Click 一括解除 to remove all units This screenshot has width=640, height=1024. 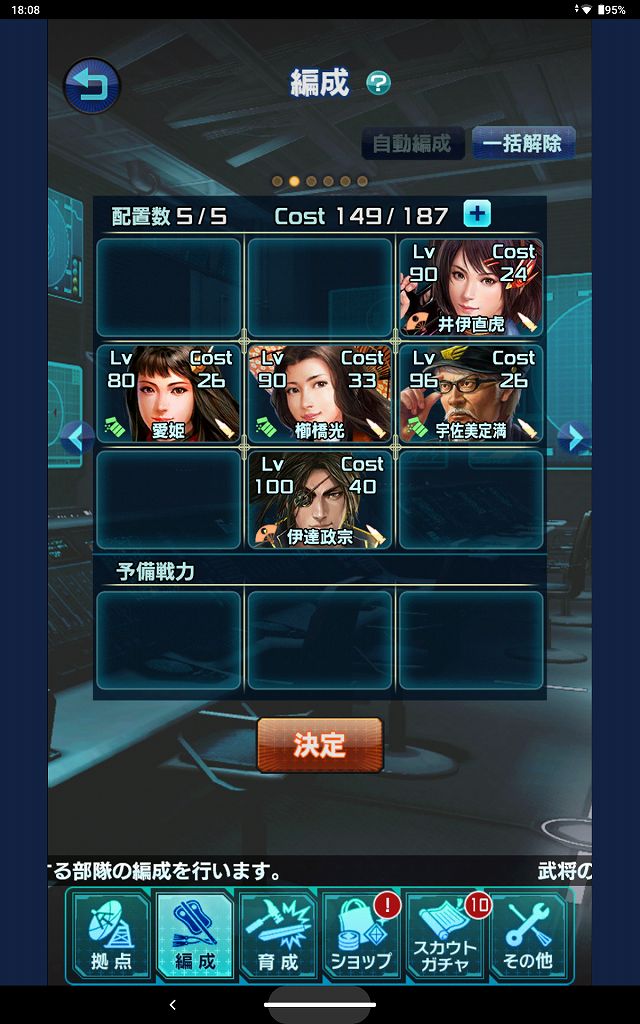pyautogui.click(x=522, y=143)
